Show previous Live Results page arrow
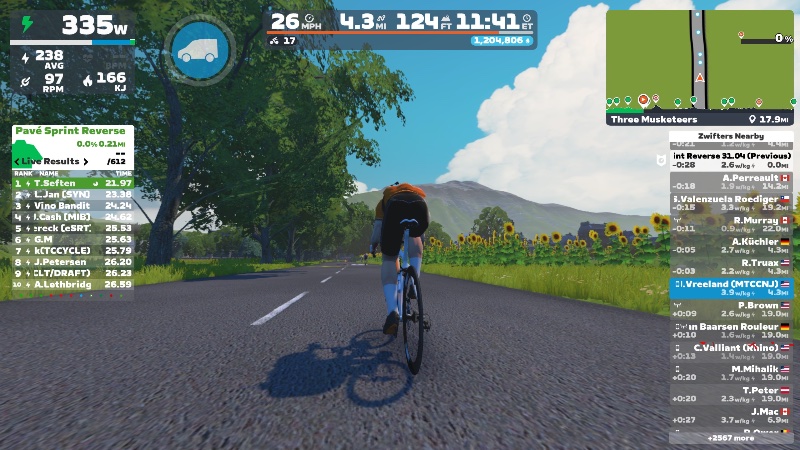800x450 pixels. pos(17,161)
